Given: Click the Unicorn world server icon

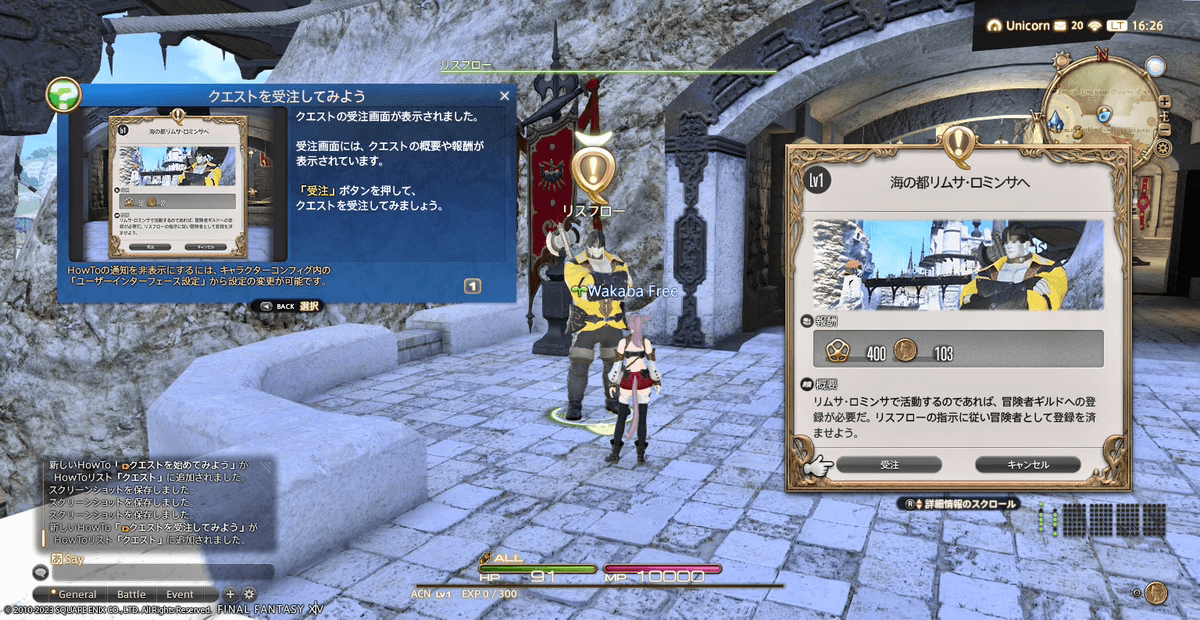Looking at the screenshot, I should pyautogui.click(x=994, y=25).
